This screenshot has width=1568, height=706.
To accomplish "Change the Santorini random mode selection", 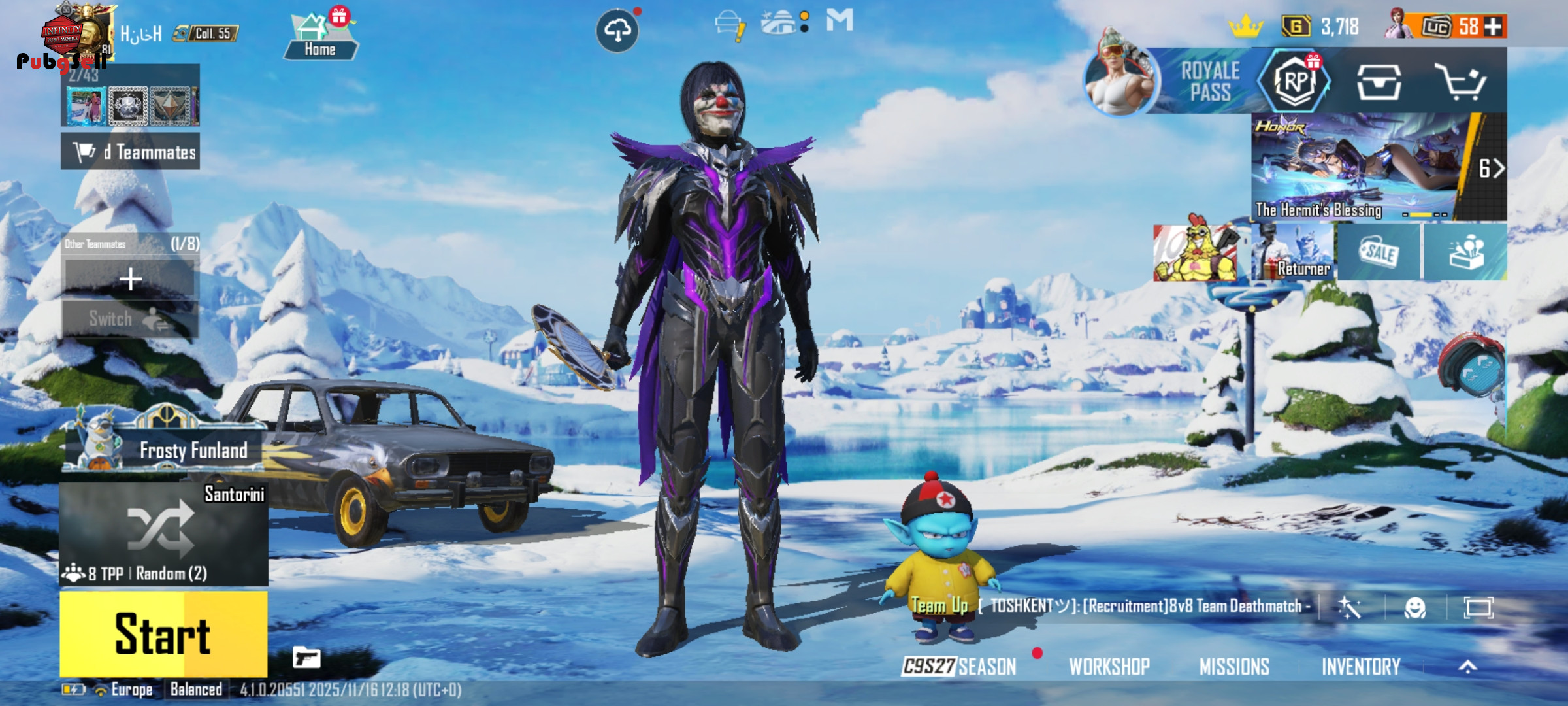I will point(163,533).
